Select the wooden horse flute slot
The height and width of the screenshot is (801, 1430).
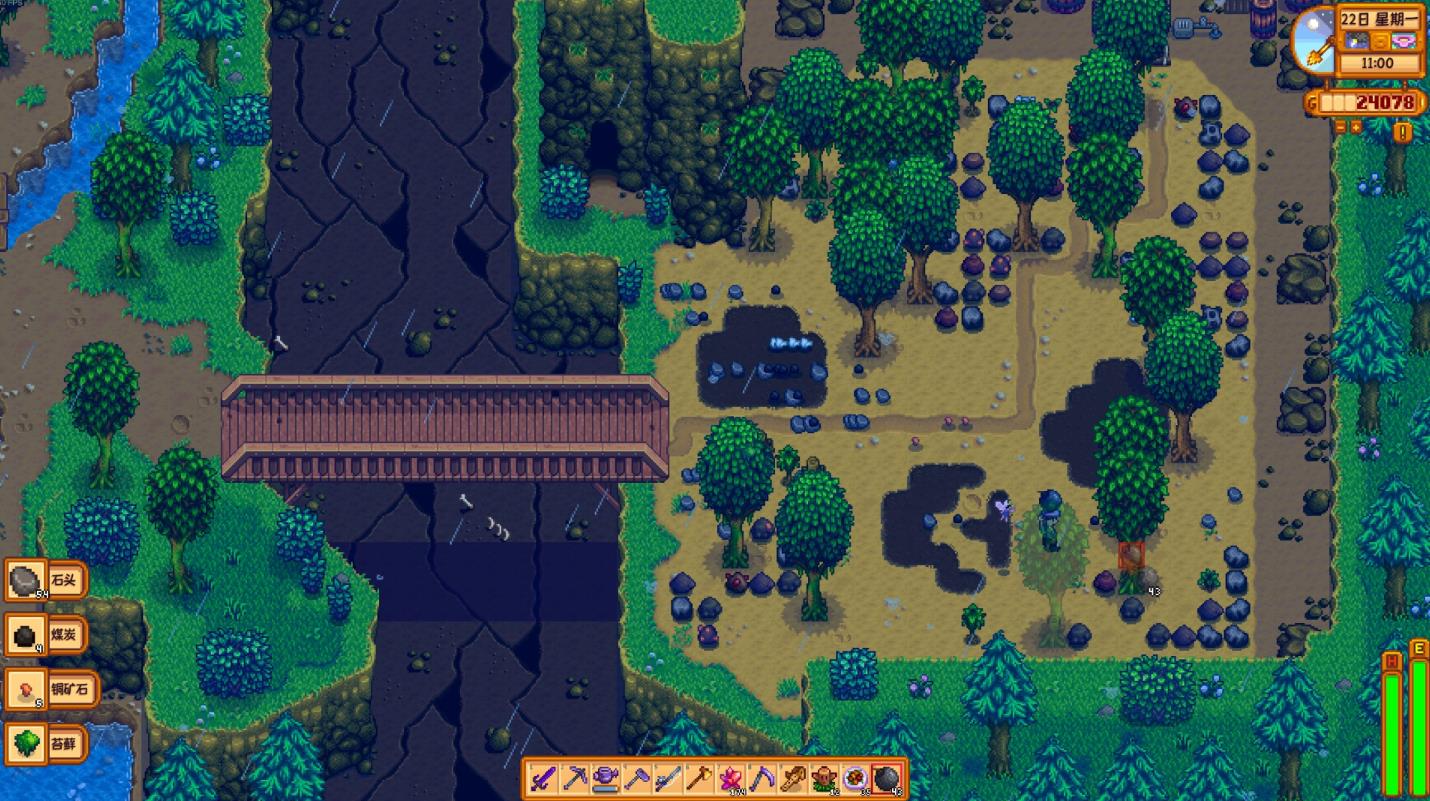pyautogui.click(x=792, y=778)
